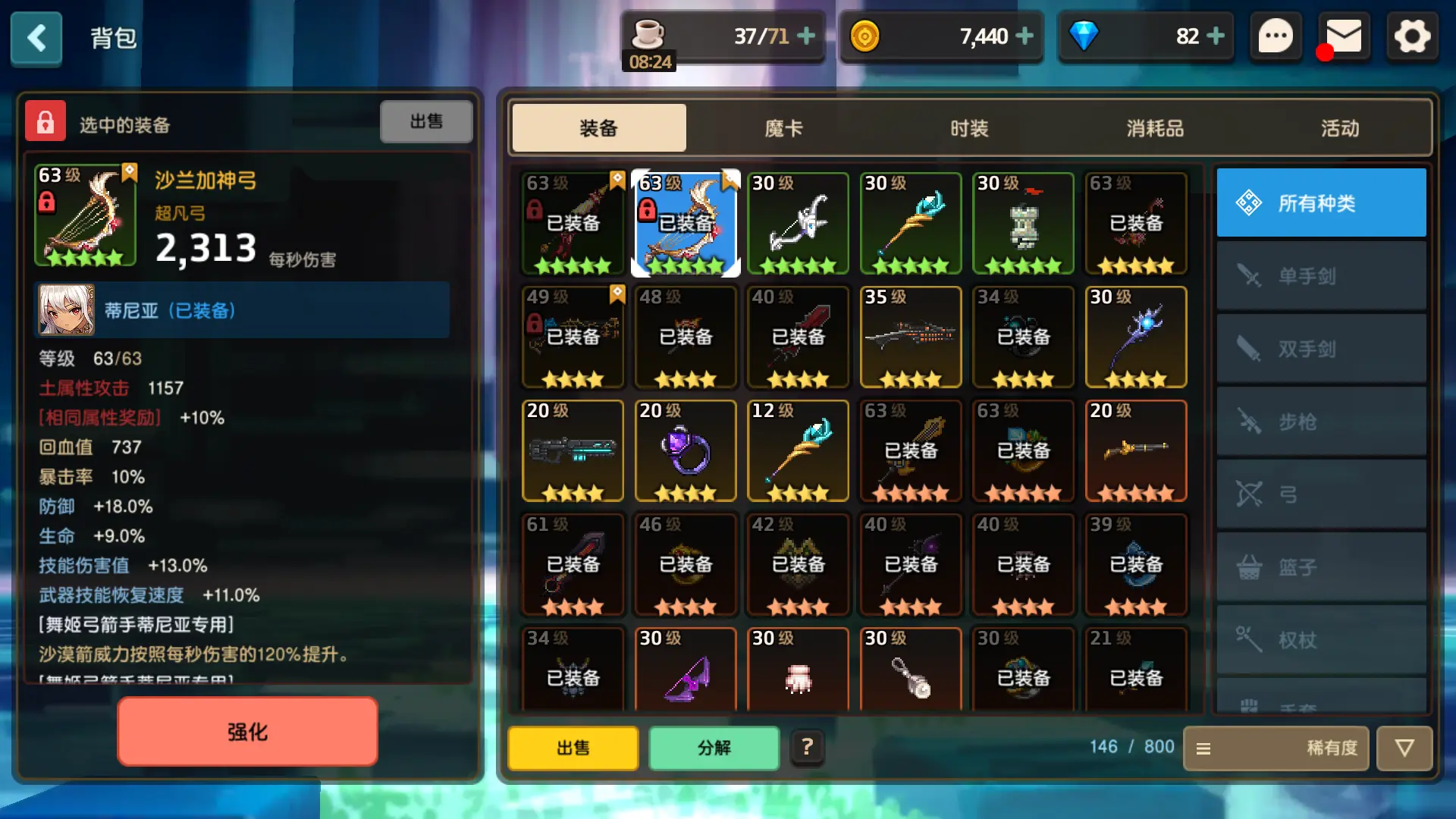Filter equipment by 弓 bow type

point(1321,494)
